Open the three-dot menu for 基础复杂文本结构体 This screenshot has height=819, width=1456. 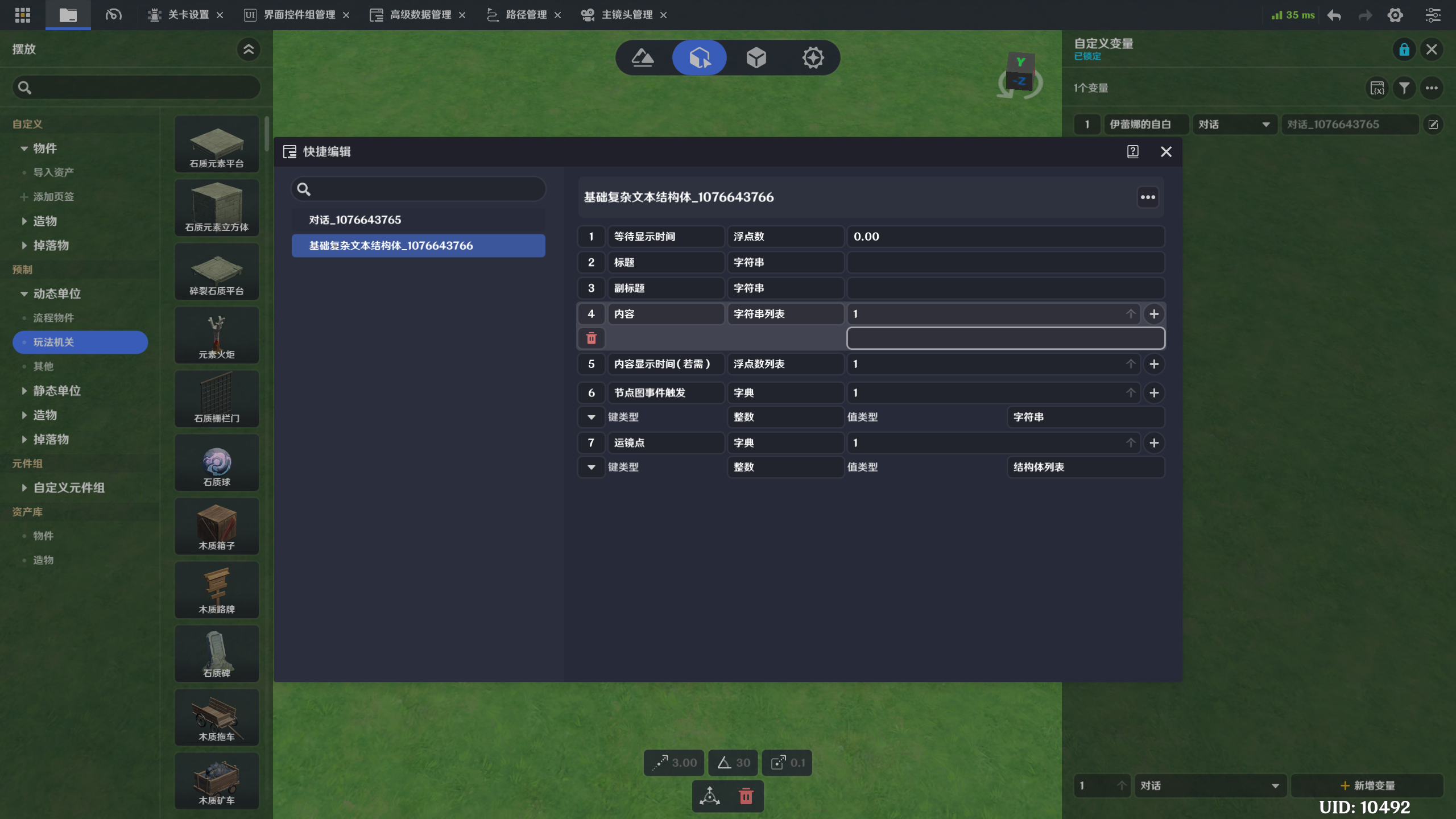pyautogui.click(x=1148, y=197)
